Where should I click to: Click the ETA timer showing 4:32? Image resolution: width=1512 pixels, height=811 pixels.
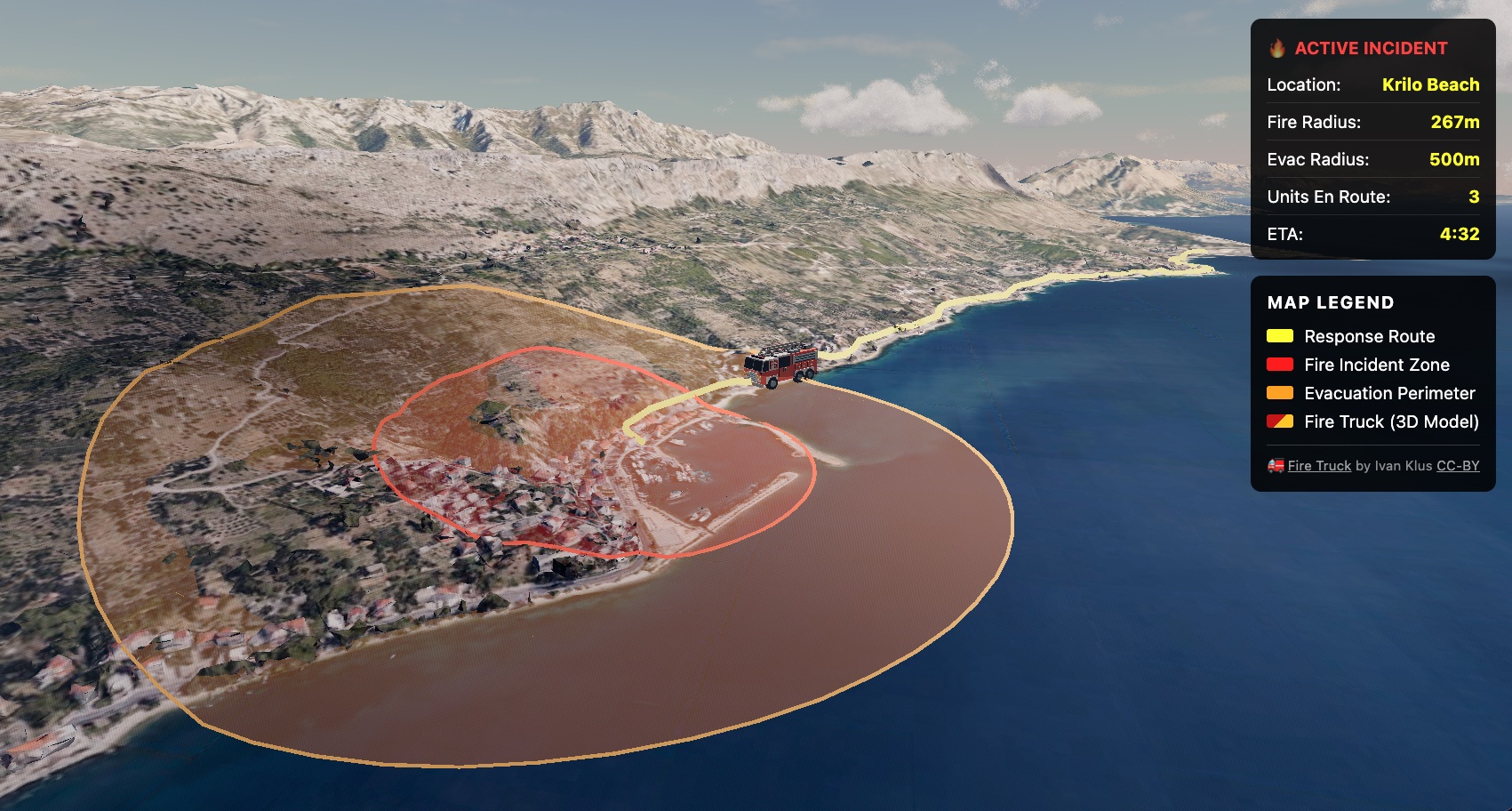[x=1460, y=236]
